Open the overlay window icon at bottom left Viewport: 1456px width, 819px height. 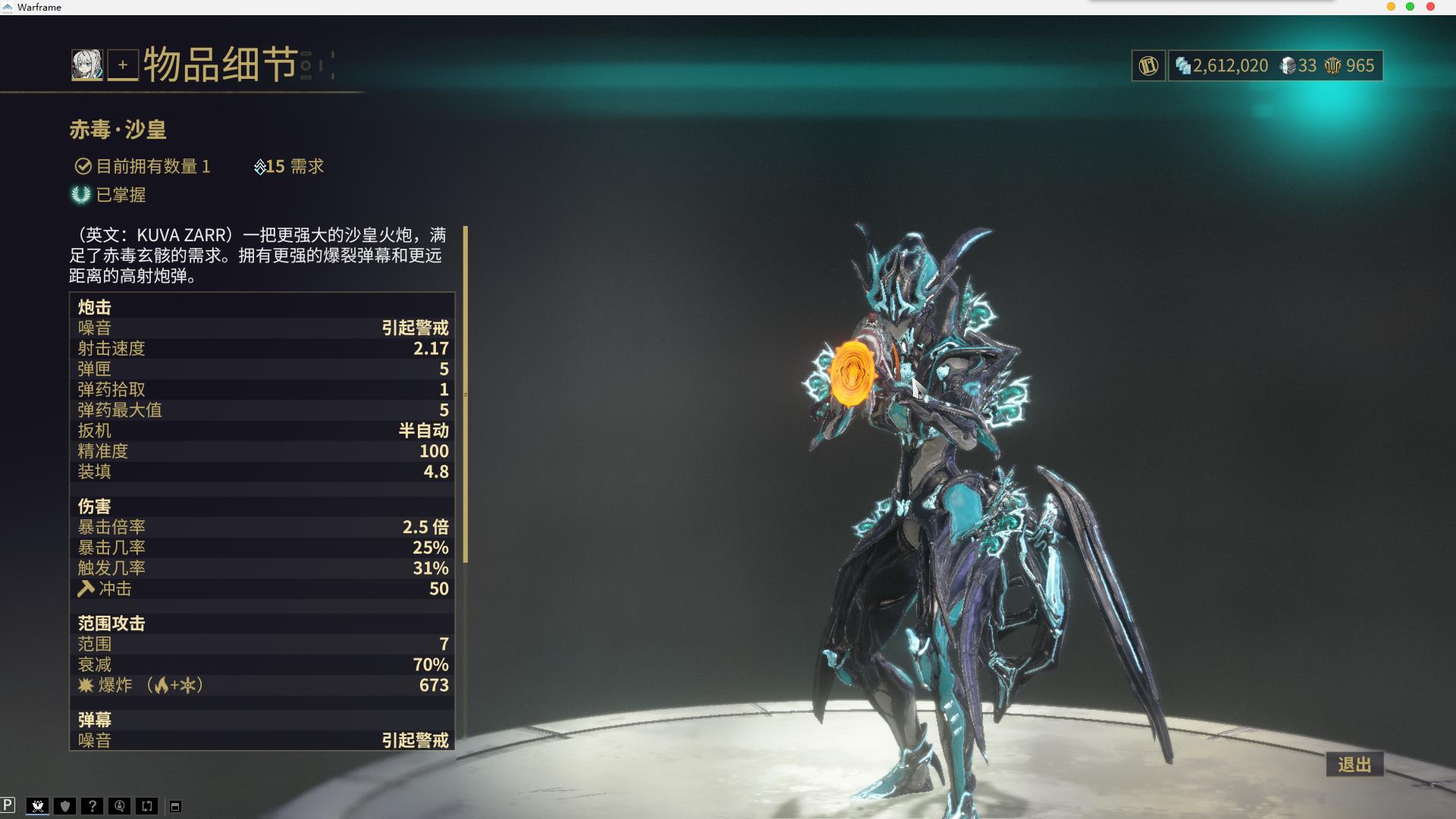click(x=176, y=806)
